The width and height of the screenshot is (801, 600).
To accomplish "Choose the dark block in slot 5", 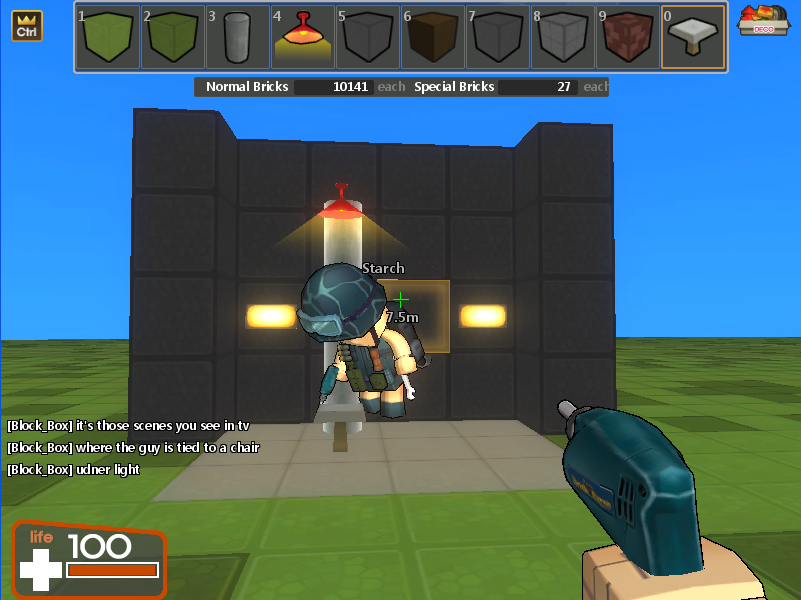I will [368, 38].
